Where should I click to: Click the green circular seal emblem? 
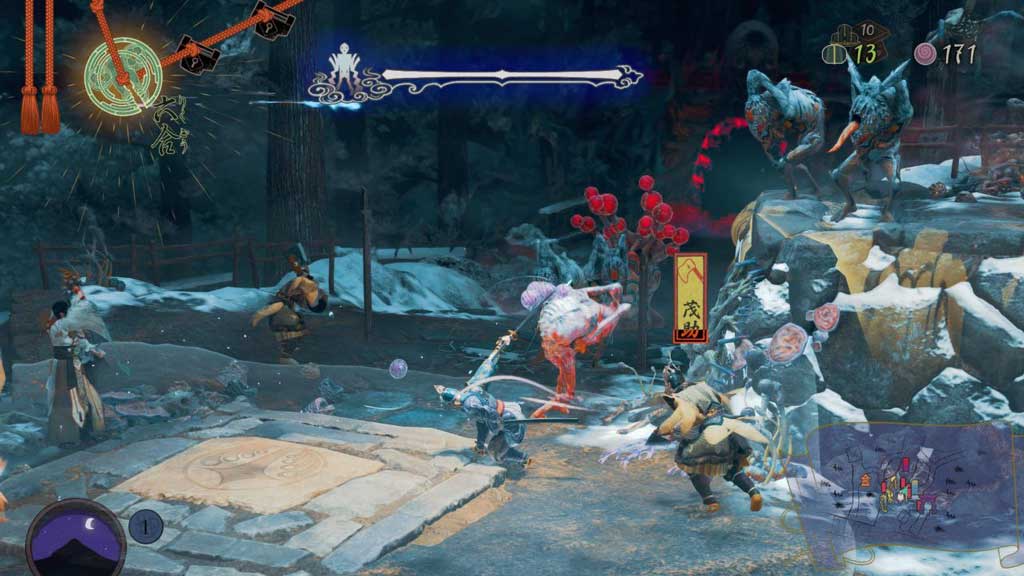click(x=123, y=75)
